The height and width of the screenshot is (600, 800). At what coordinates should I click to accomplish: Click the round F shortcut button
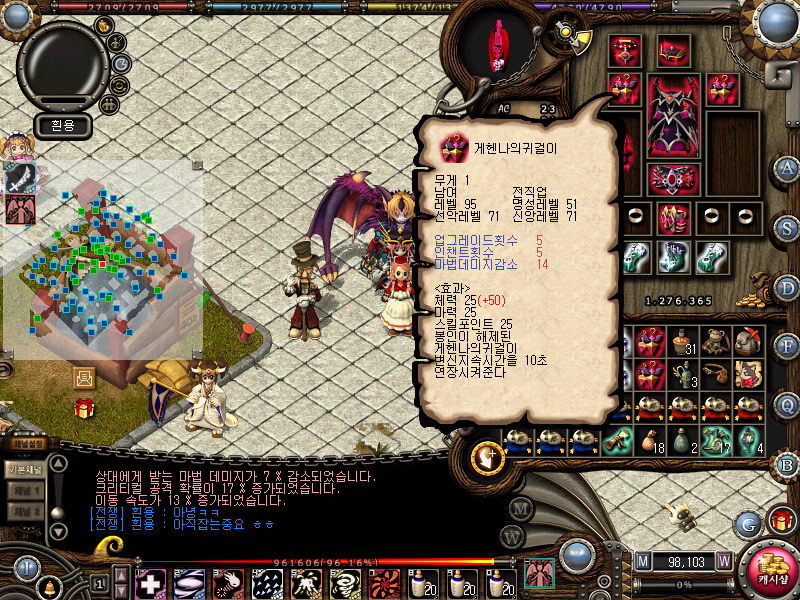click(787, 347)
